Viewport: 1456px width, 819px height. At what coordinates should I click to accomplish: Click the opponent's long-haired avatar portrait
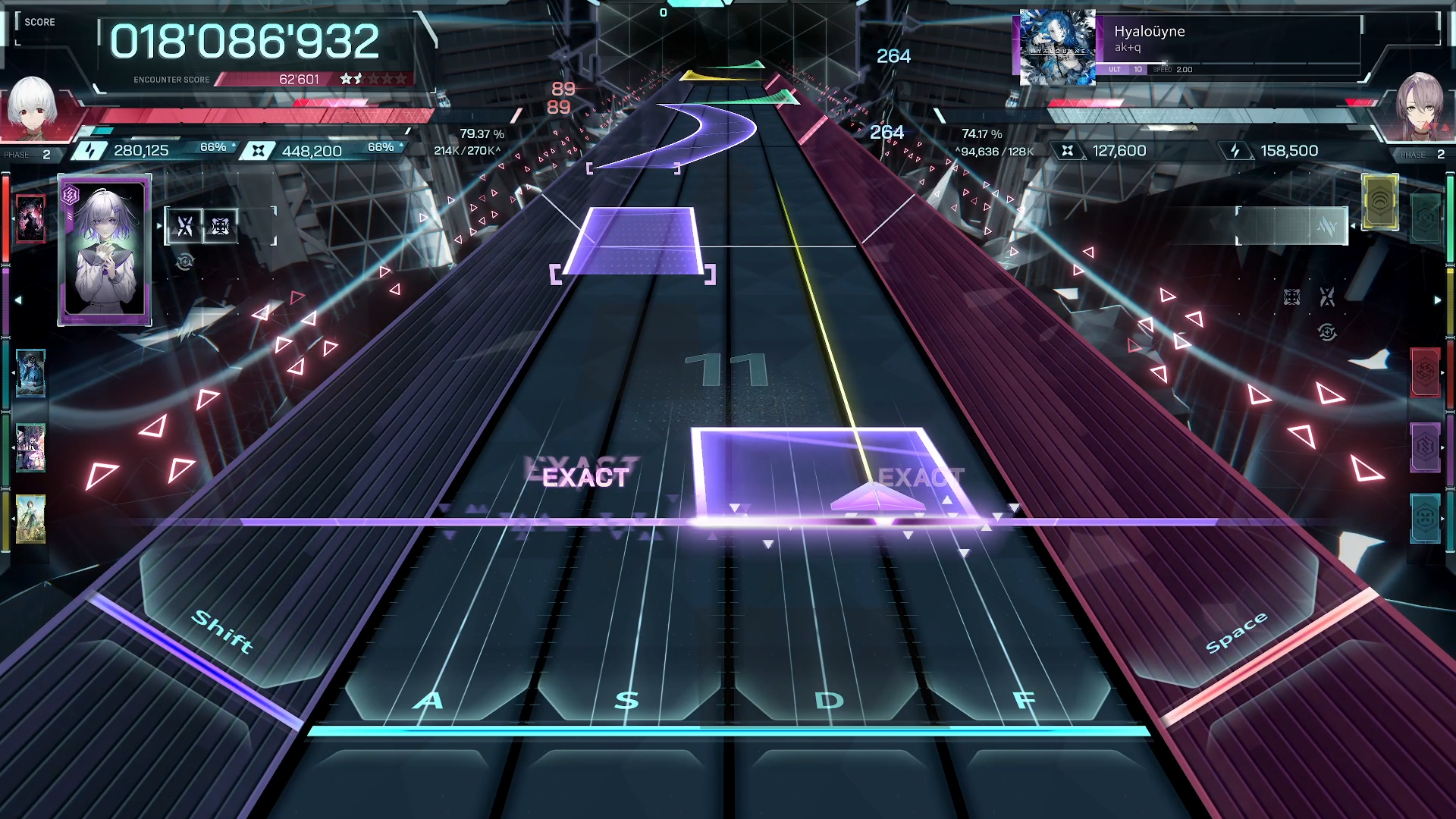click(1420, 106)
